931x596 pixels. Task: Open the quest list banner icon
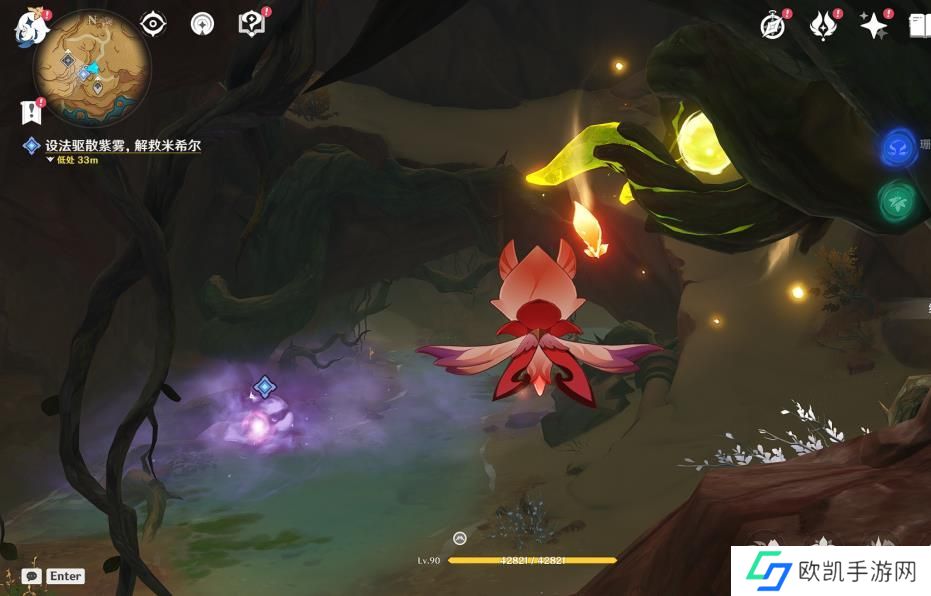[30, 111]
